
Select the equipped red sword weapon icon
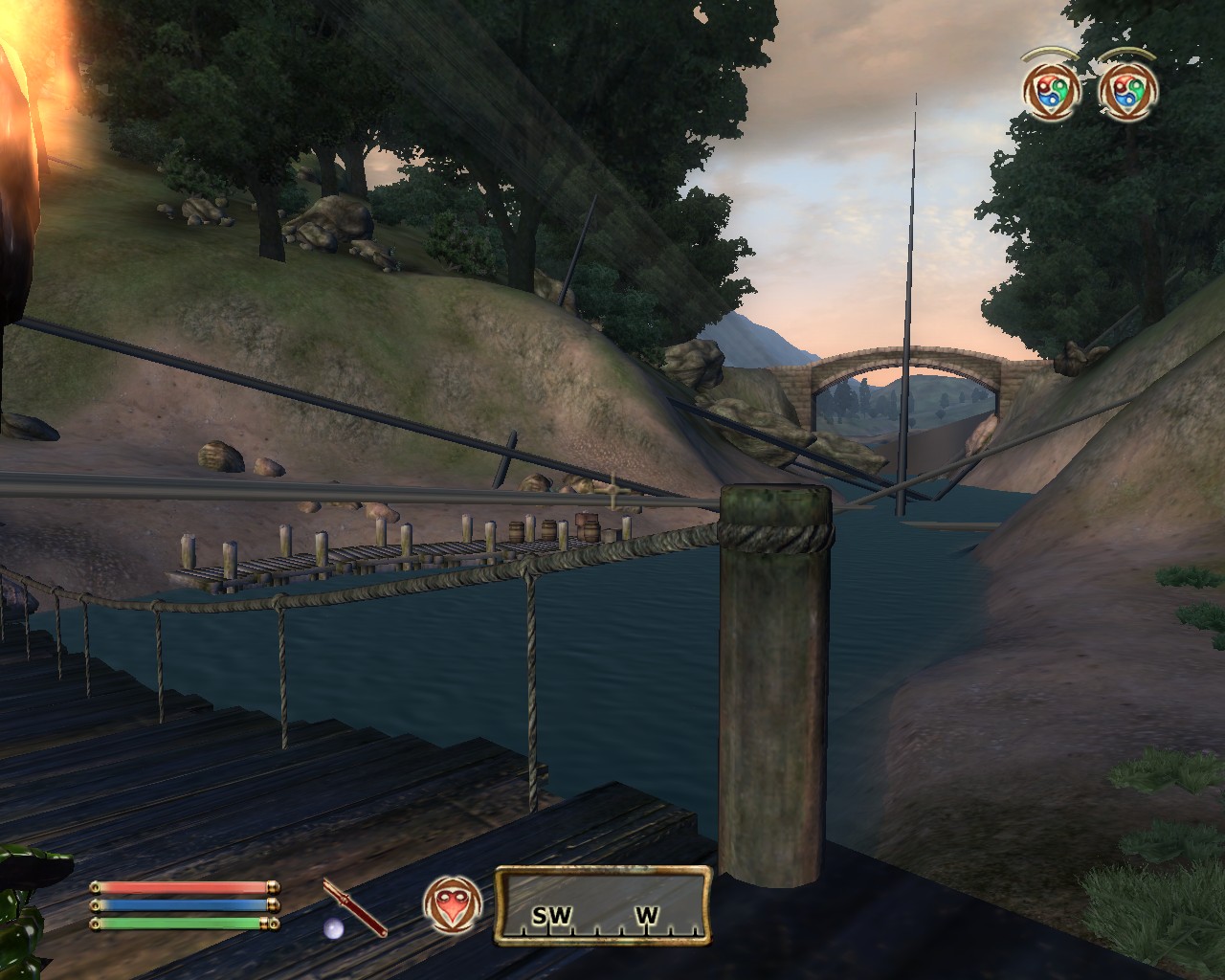355,907
